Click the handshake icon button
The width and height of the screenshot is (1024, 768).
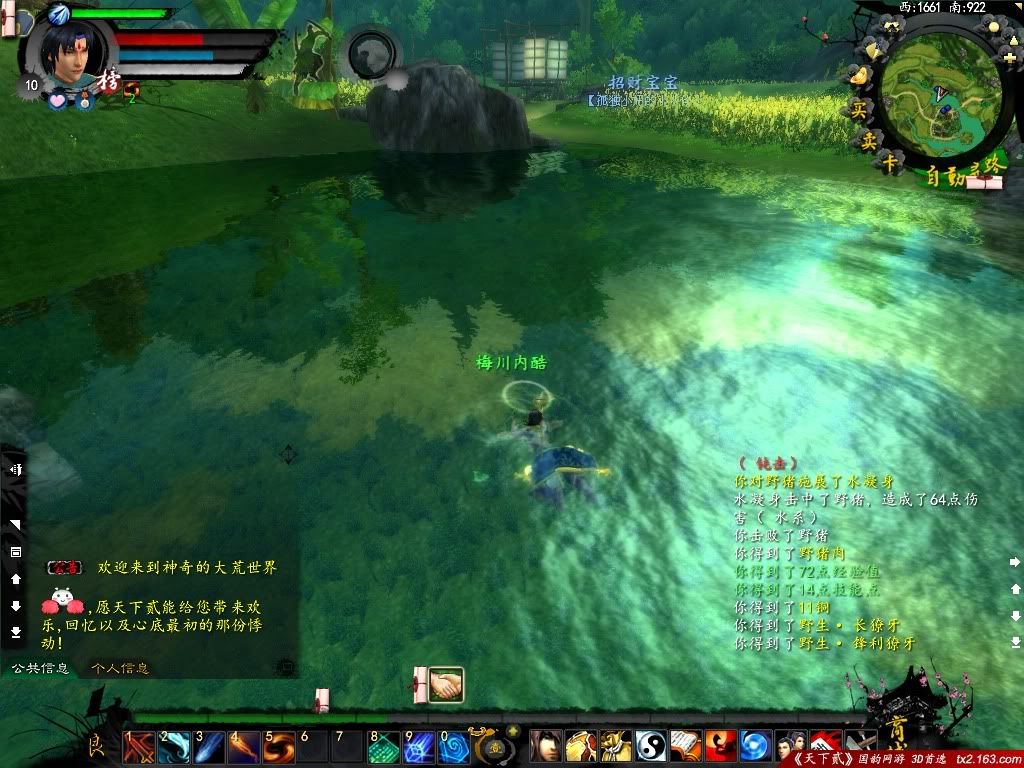point(447,685)
